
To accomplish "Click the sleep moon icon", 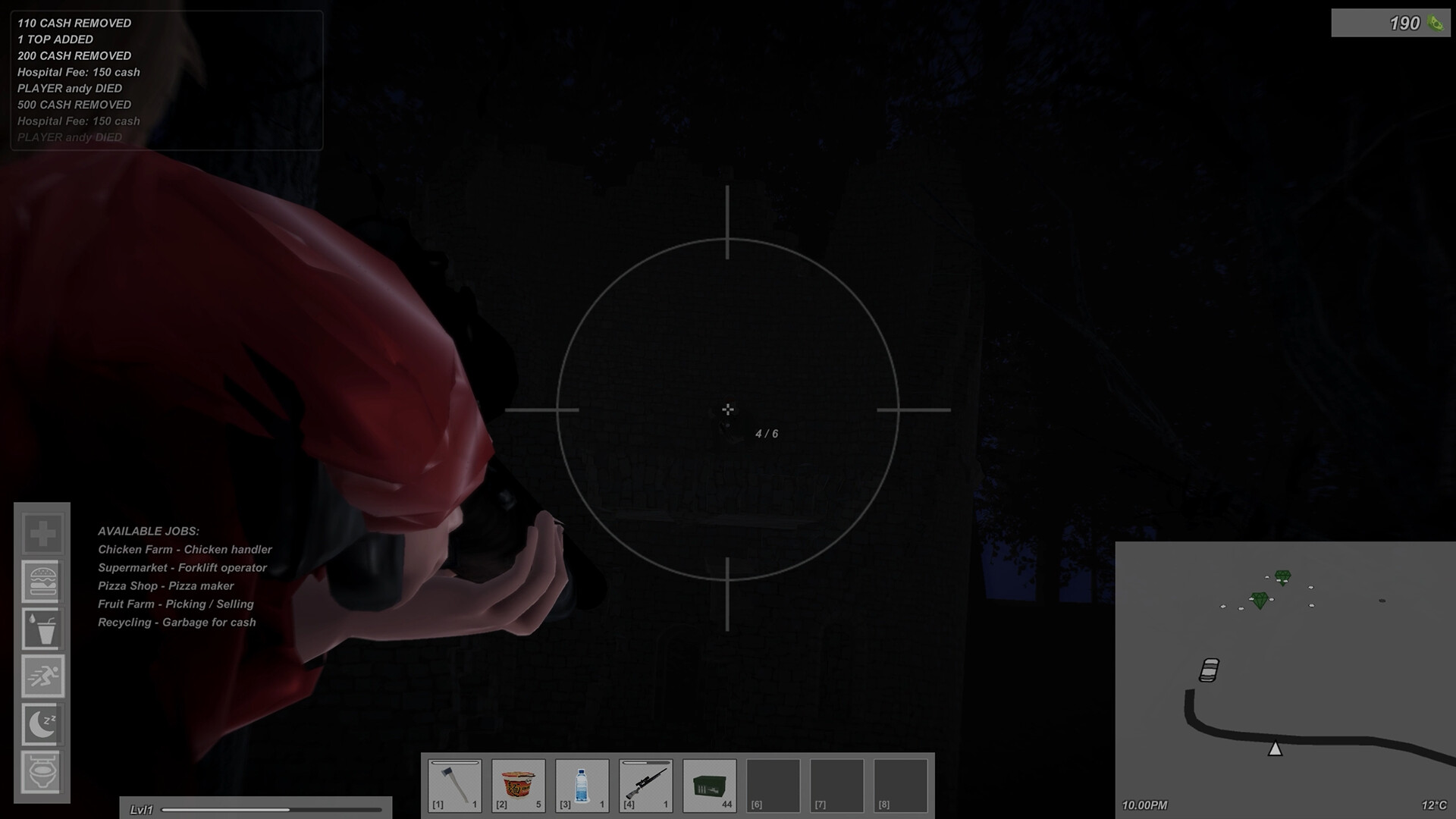I will pos(42,725).
